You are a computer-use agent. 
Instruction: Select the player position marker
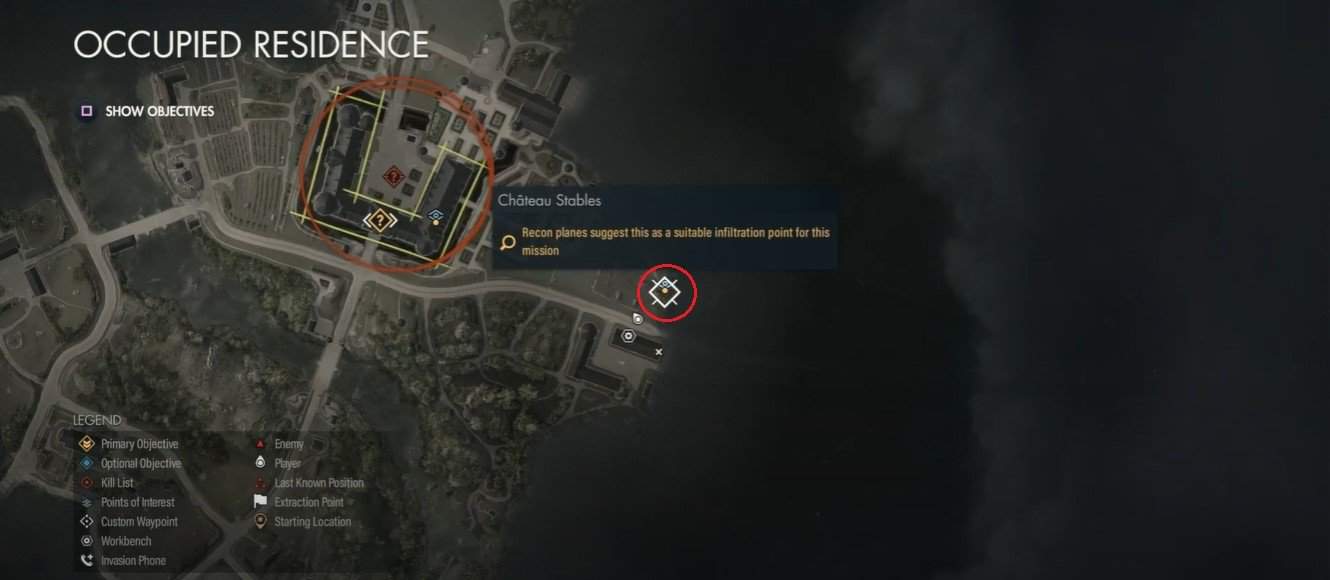tap(637, 318)
